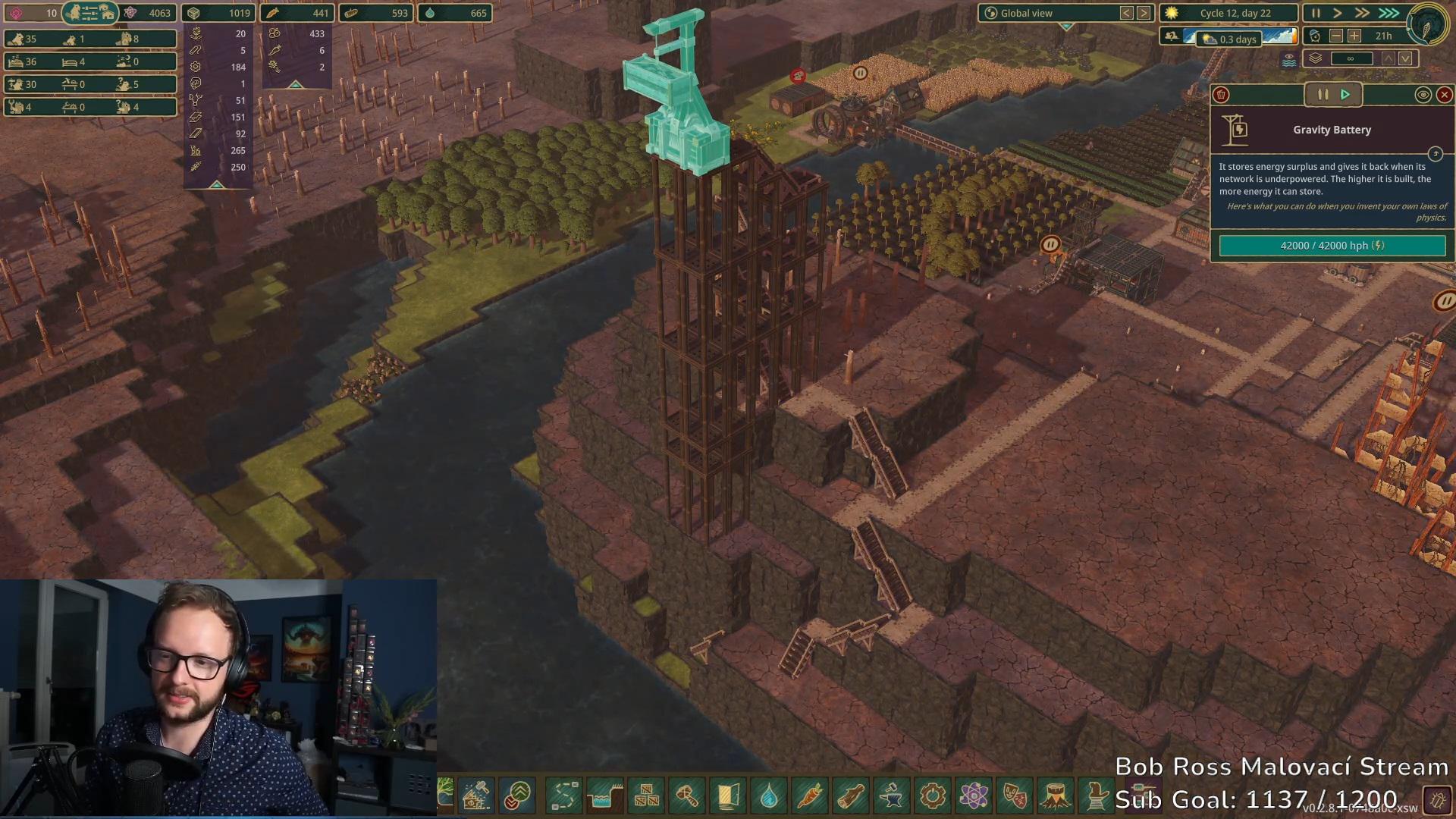Set game speed to double arrows
Image resolution: width=1456 pixels, height=819 pixels.
(x=1362, y=13)
